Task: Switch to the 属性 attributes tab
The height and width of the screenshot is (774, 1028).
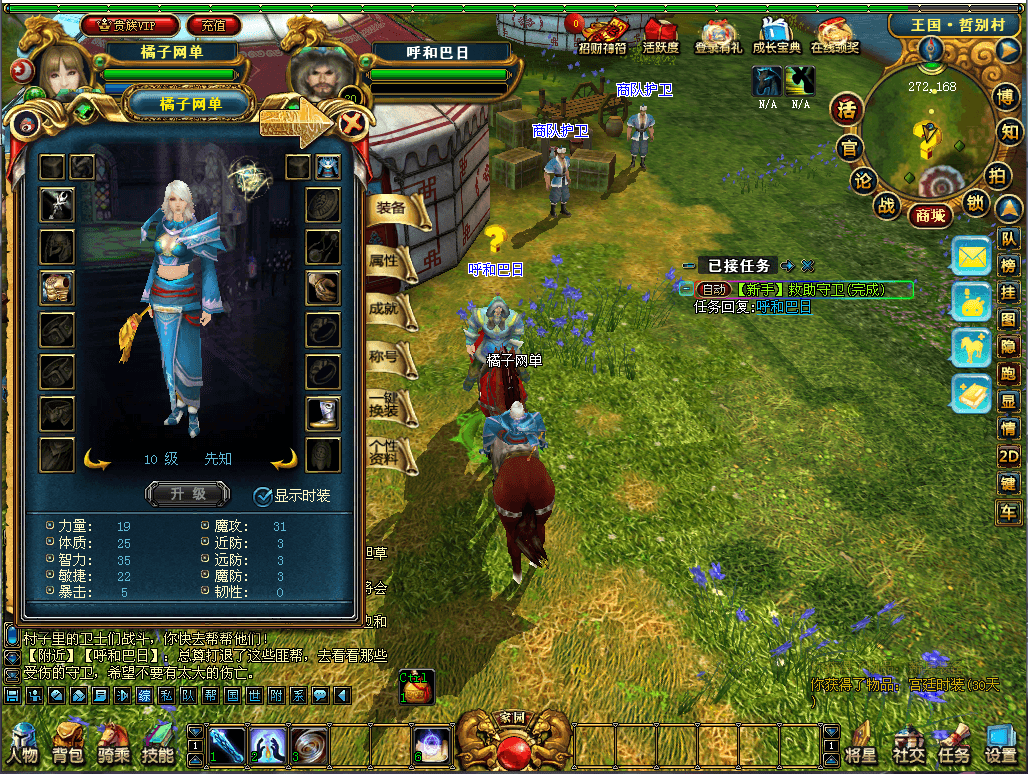Action: (386, 261)
